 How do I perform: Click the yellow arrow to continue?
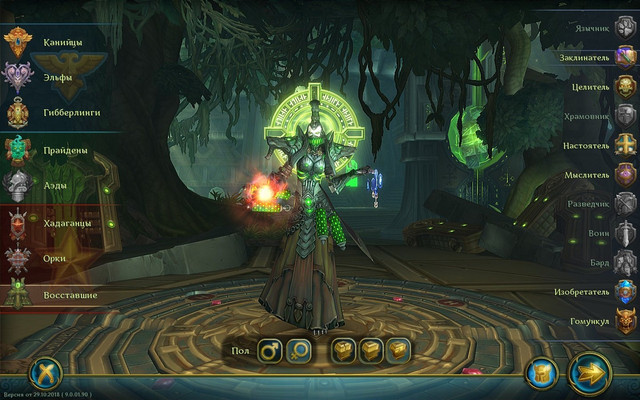coord(590,373)
